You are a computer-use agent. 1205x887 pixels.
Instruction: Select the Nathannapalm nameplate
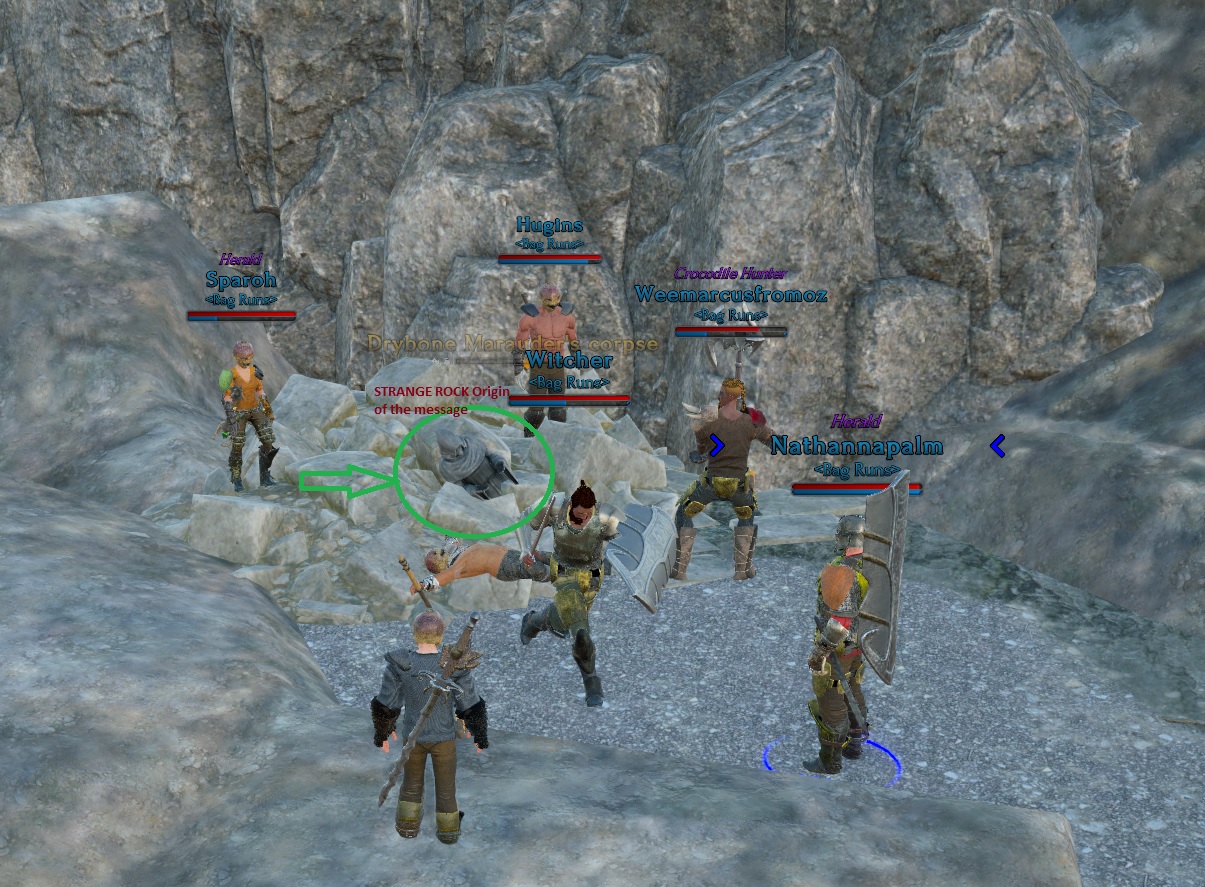(x=856, y=445)
